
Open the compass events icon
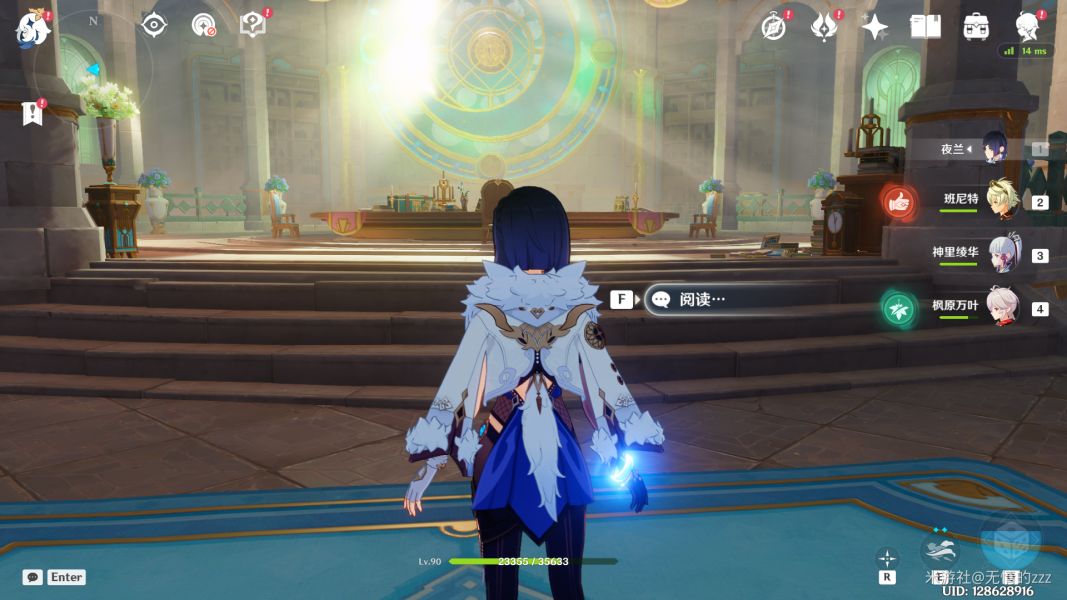tap(773, 27)
